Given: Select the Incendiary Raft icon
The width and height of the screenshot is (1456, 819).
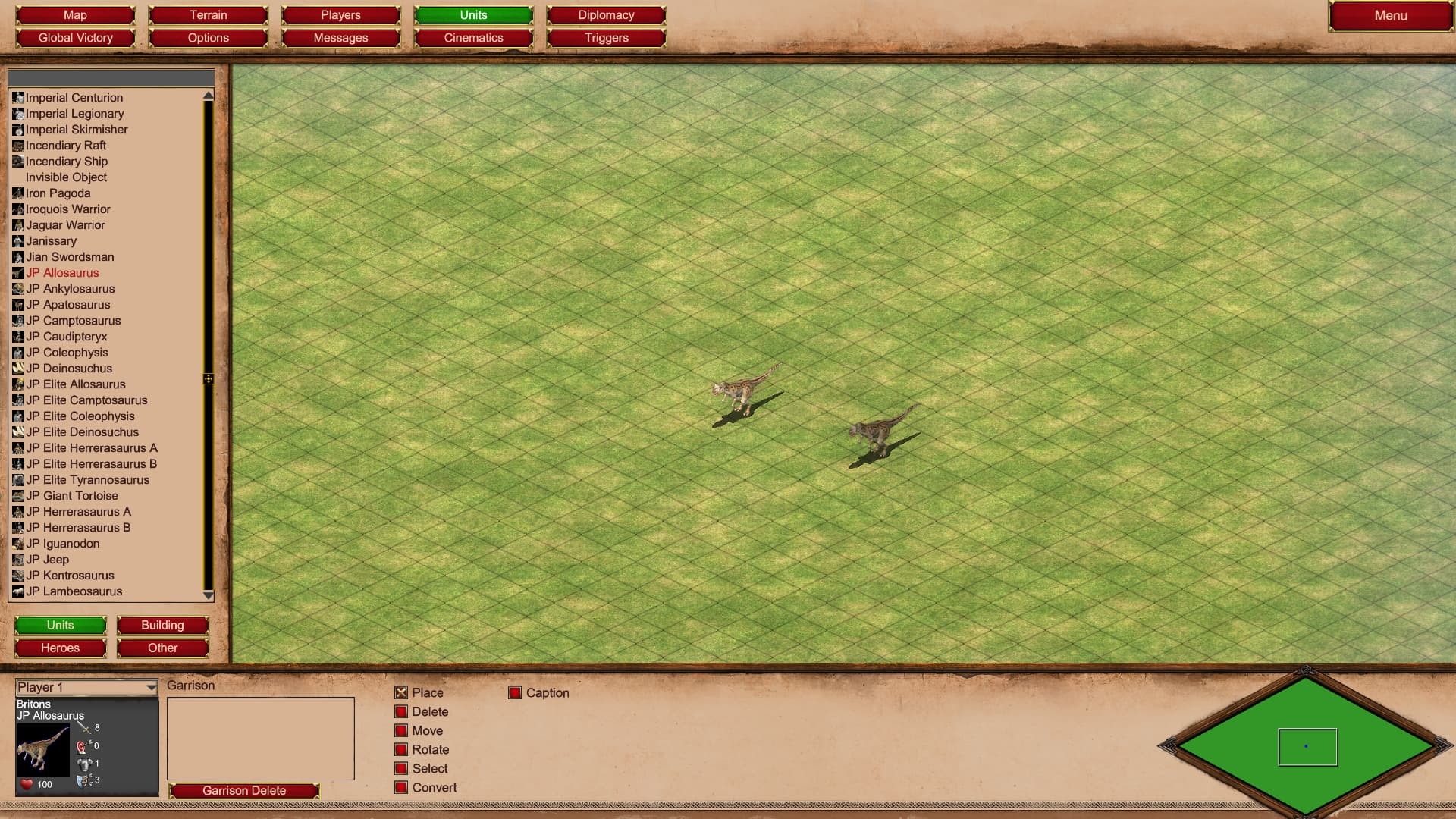Looking at the screenshot, I should pos(17,146).
